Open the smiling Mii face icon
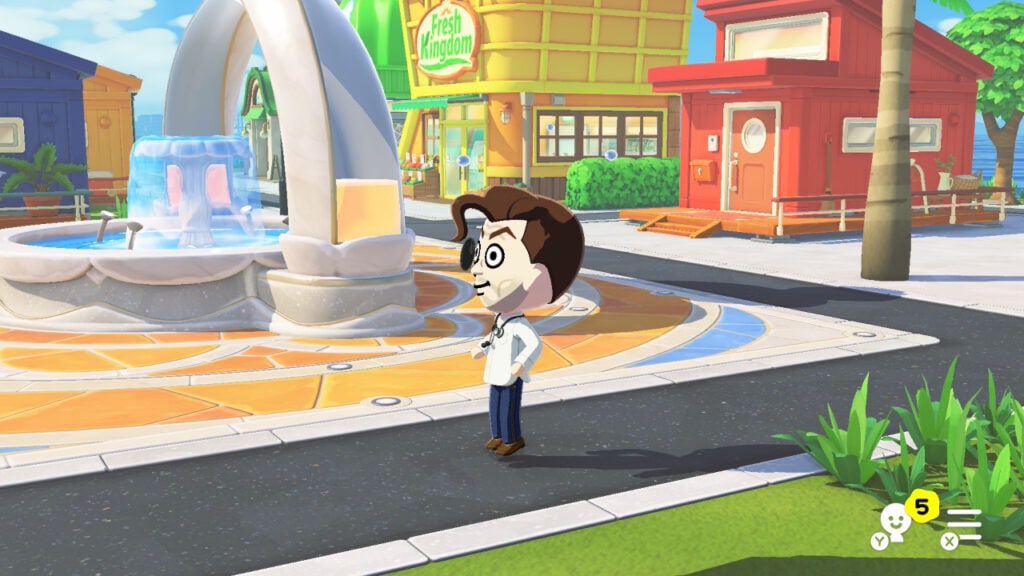 893,523
